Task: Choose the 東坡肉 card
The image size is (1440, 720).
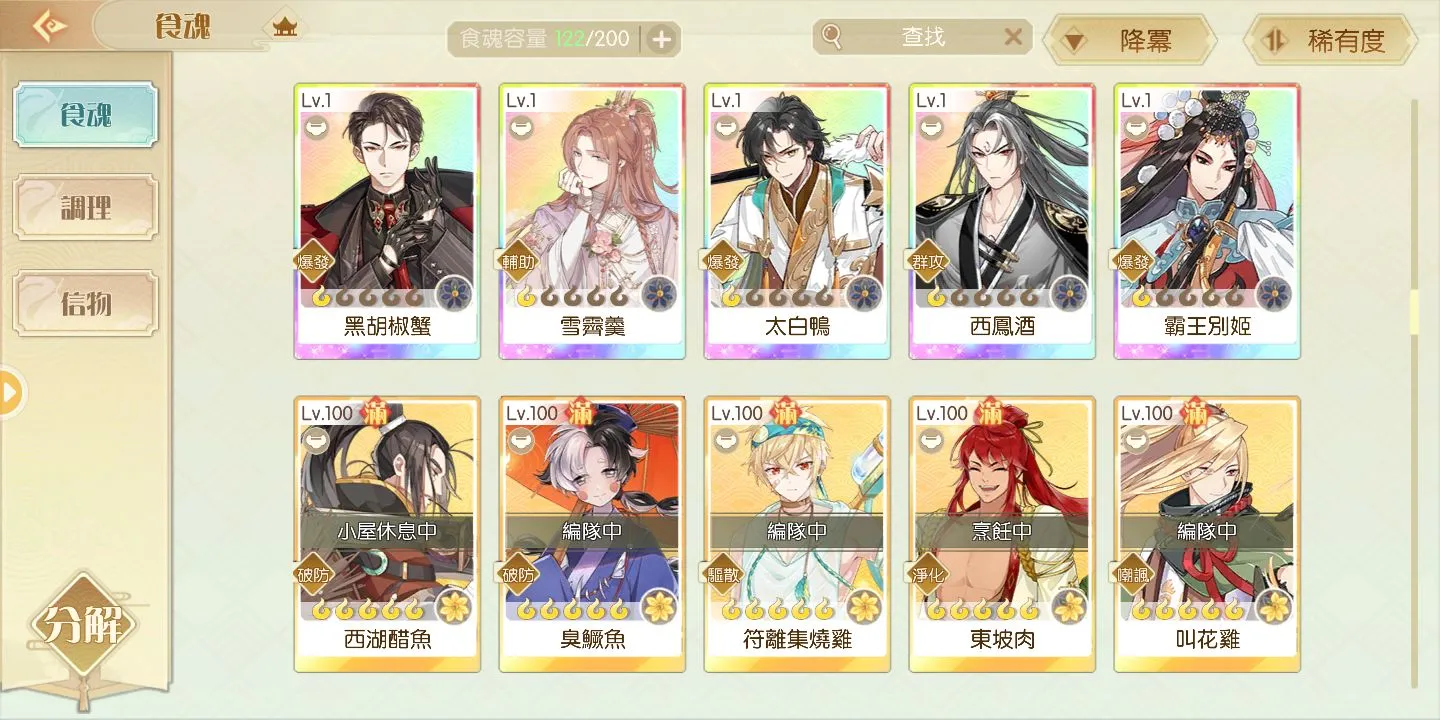Action: [x=1002, y=534]
